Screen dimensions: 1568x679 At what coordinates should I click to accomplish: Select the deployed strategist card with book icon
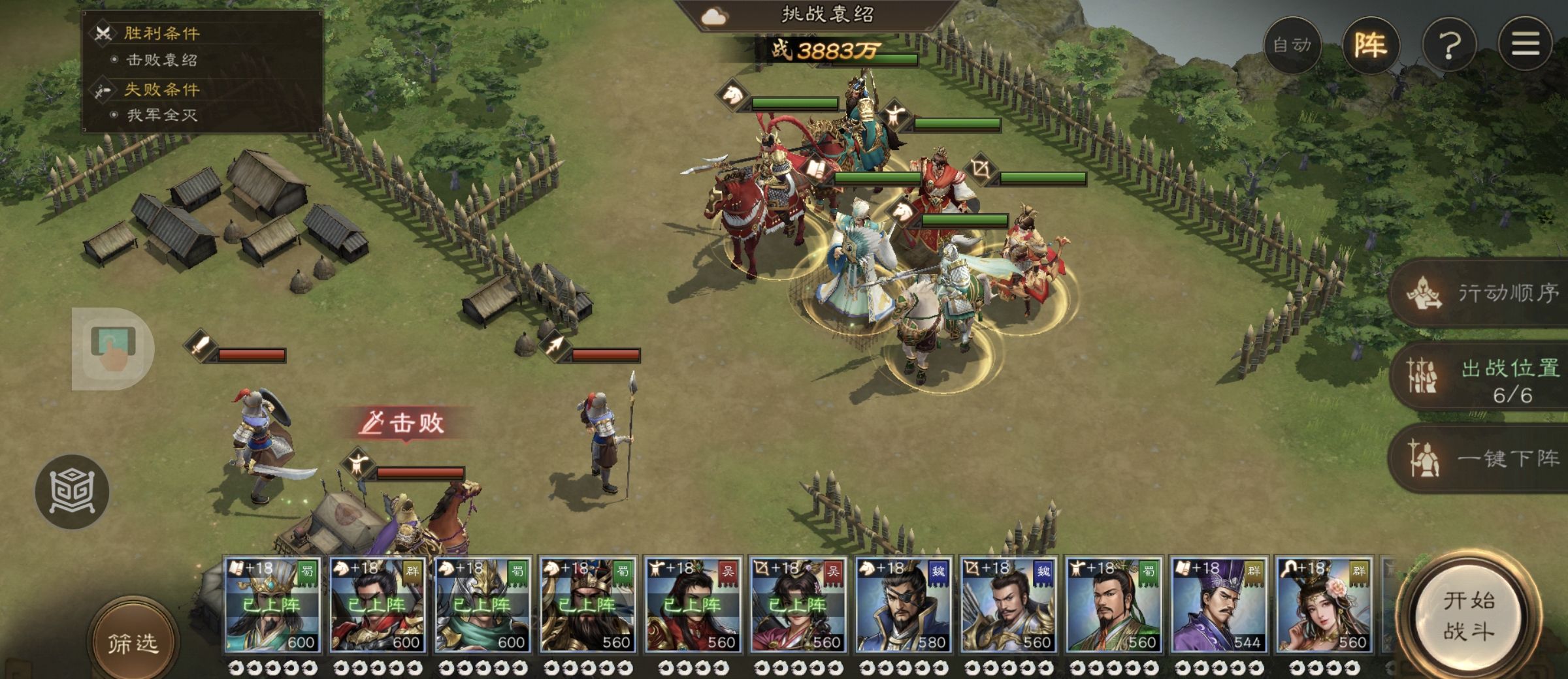tap(272, 605)
